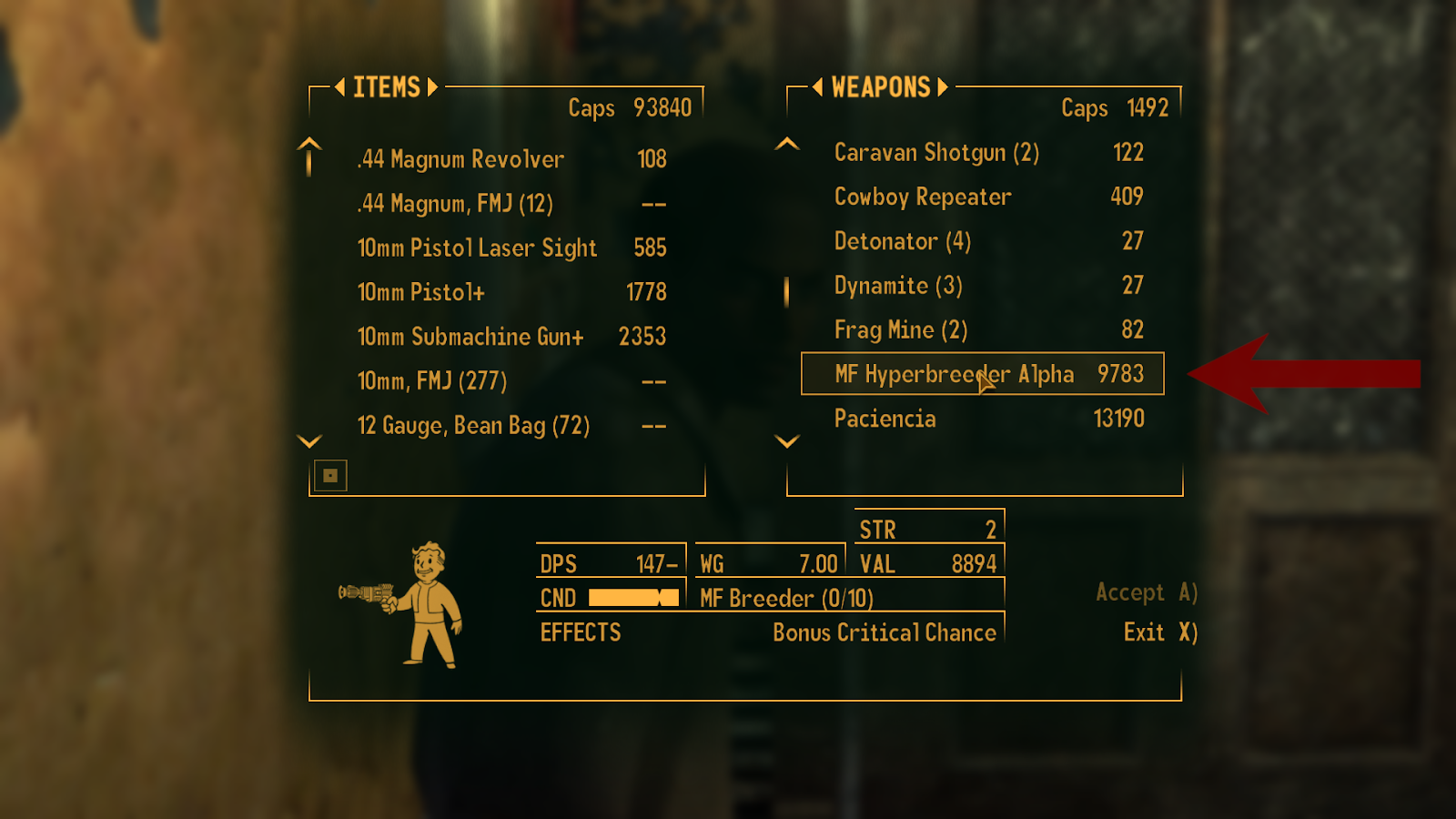The image size is (1456, 819).
Task: Select the square item filter icon below Items list
Action: [x=331, y=475]
